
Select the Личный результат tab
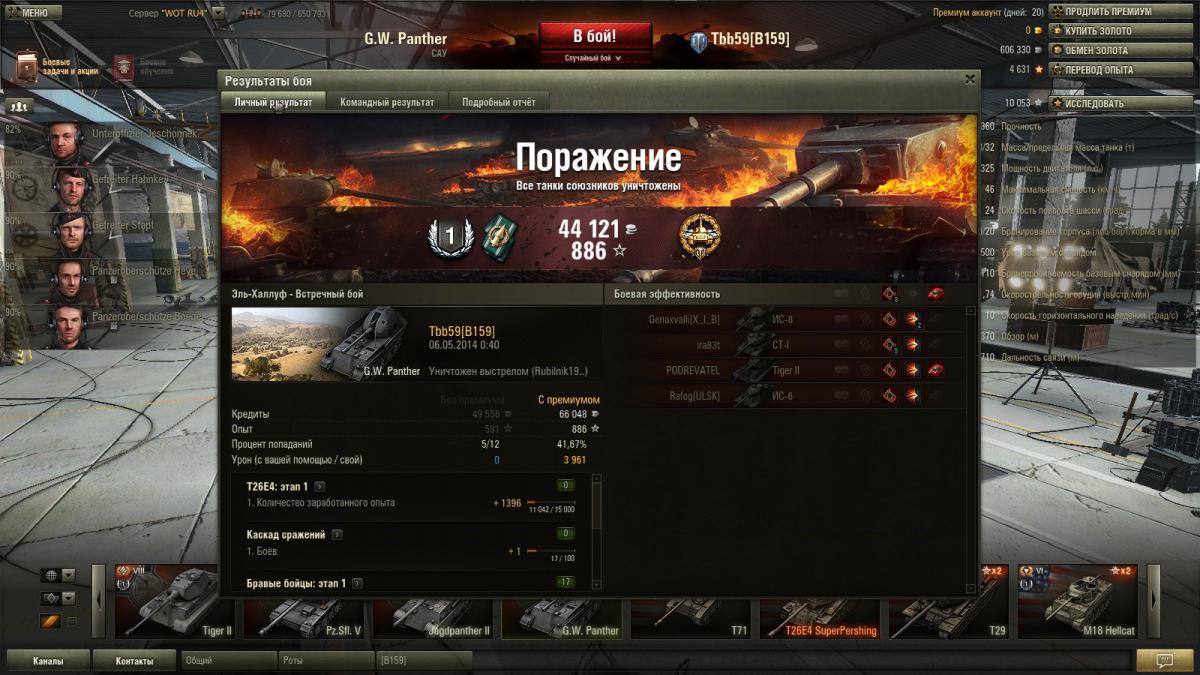pyautogui.click(x=273, y=102)
